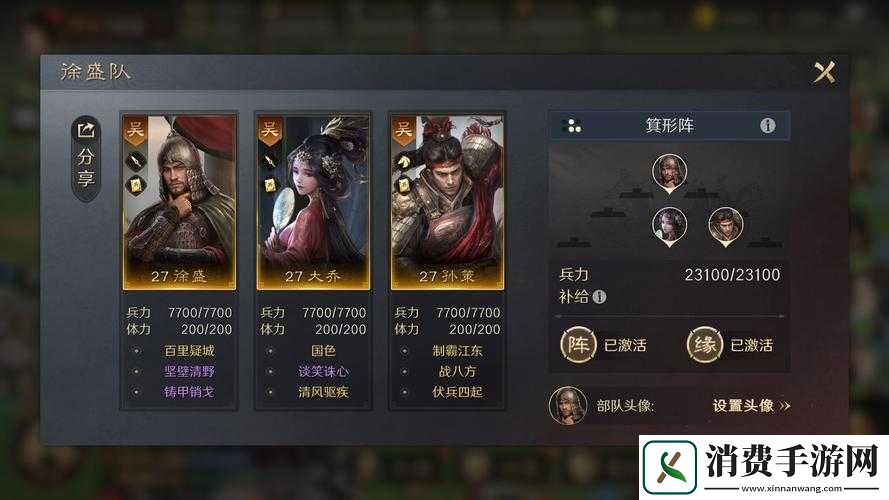This screenshot has height=500, width=889.
Task: Click the top general portrait in formation
Action: (669, 171)
